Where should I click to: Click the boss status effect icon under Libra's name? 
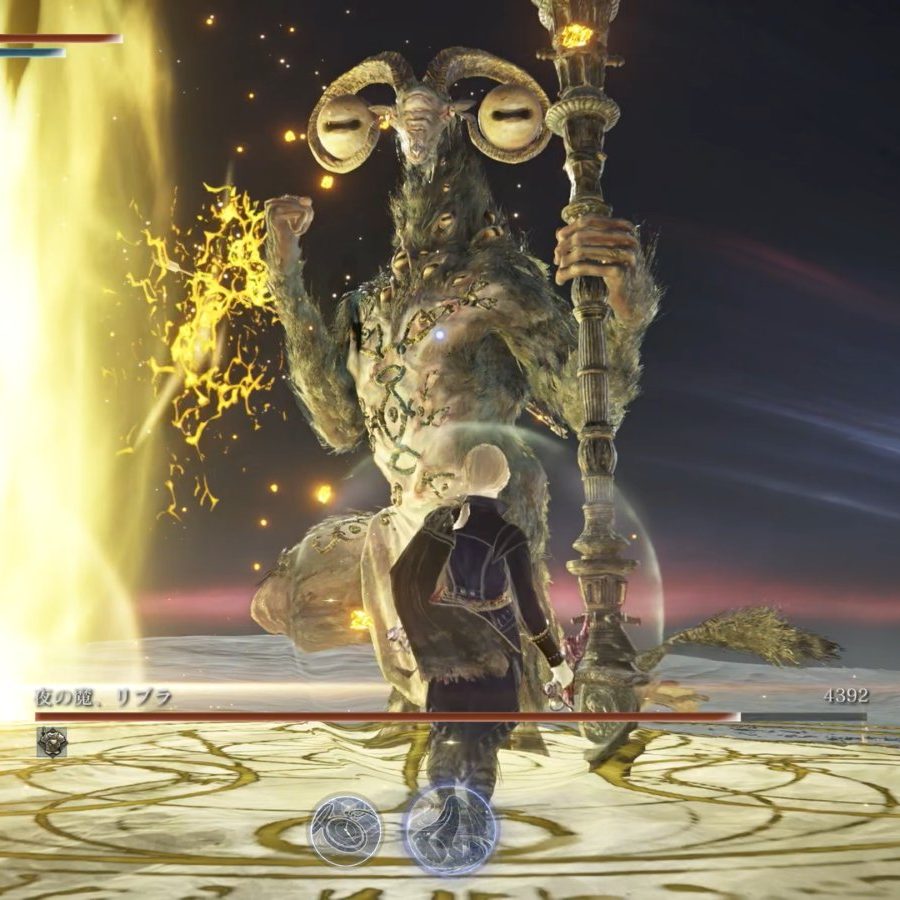point(51,741)
